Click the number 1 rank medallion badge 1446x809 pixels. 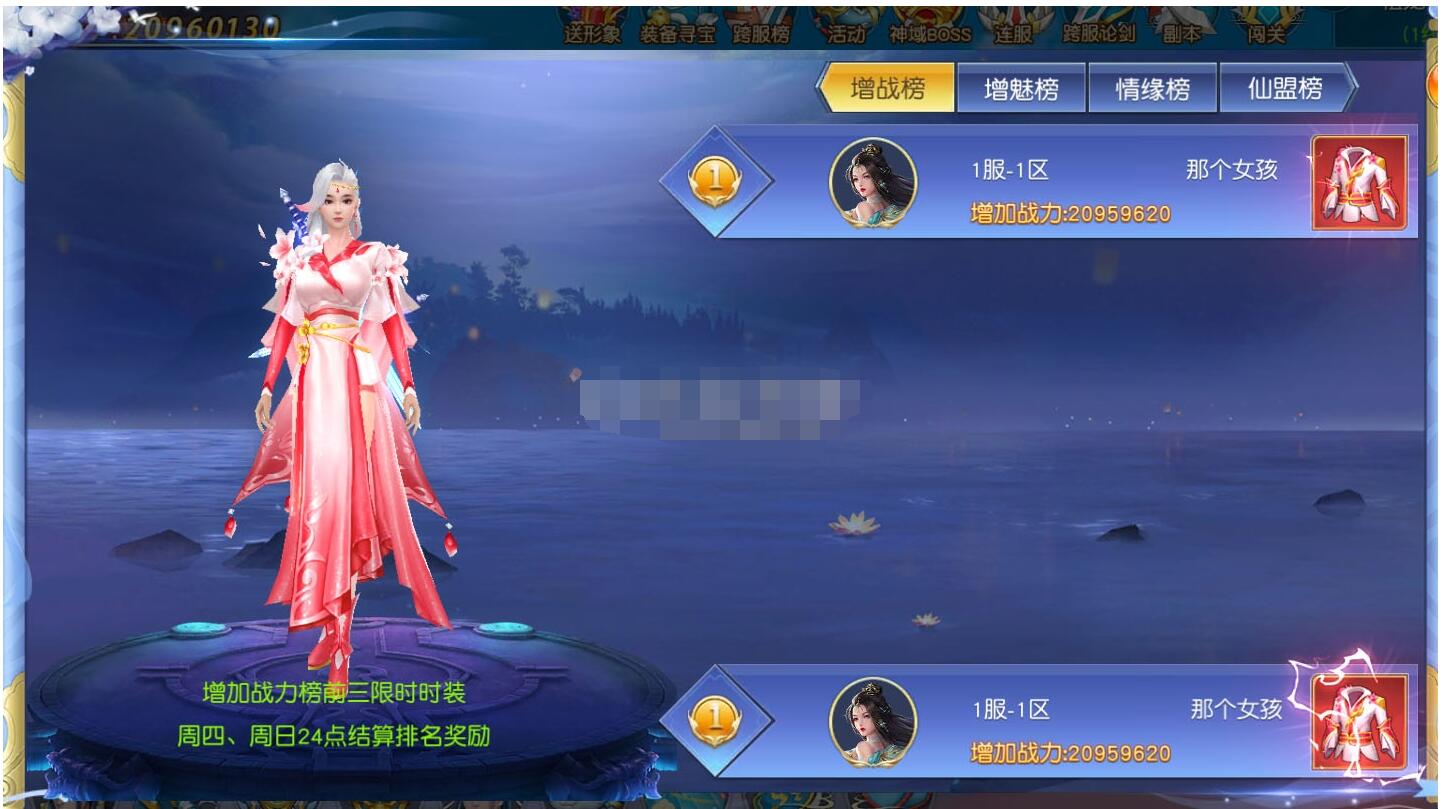715,180
